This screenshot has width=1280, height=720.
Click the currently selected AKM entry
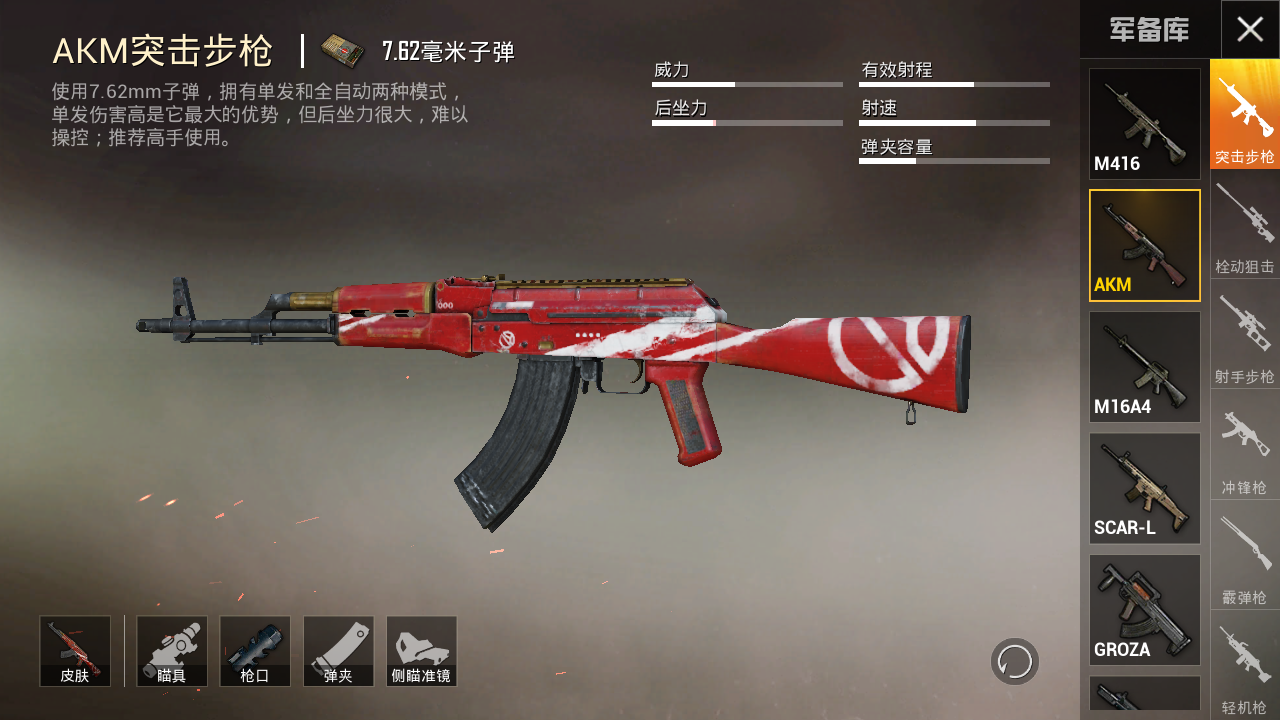pos(1144,244)
